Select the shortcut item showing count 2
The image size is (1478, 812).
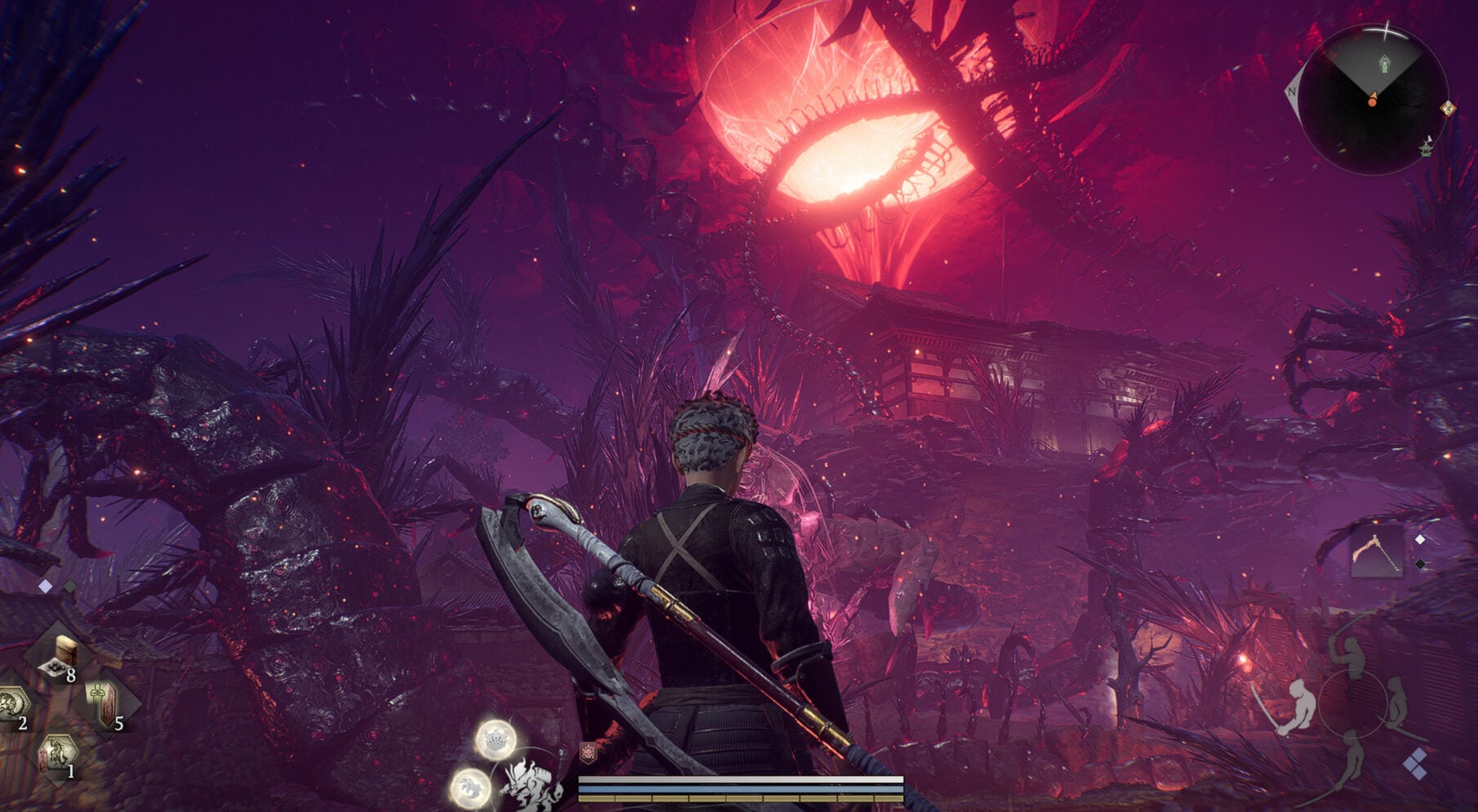coord(14,704)
